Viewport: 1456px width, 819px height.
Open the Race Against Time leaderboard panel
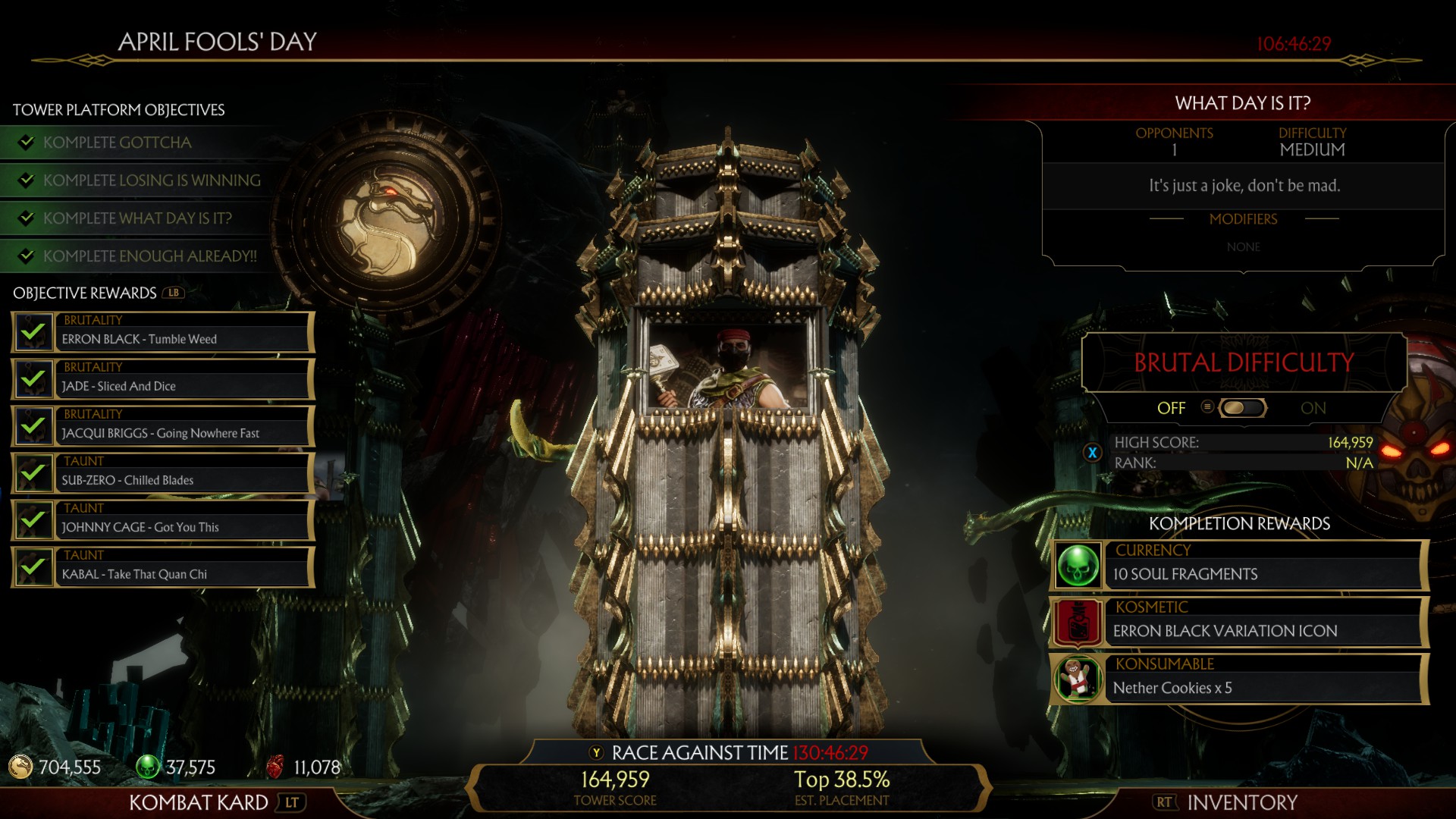[x=728, y=753]
